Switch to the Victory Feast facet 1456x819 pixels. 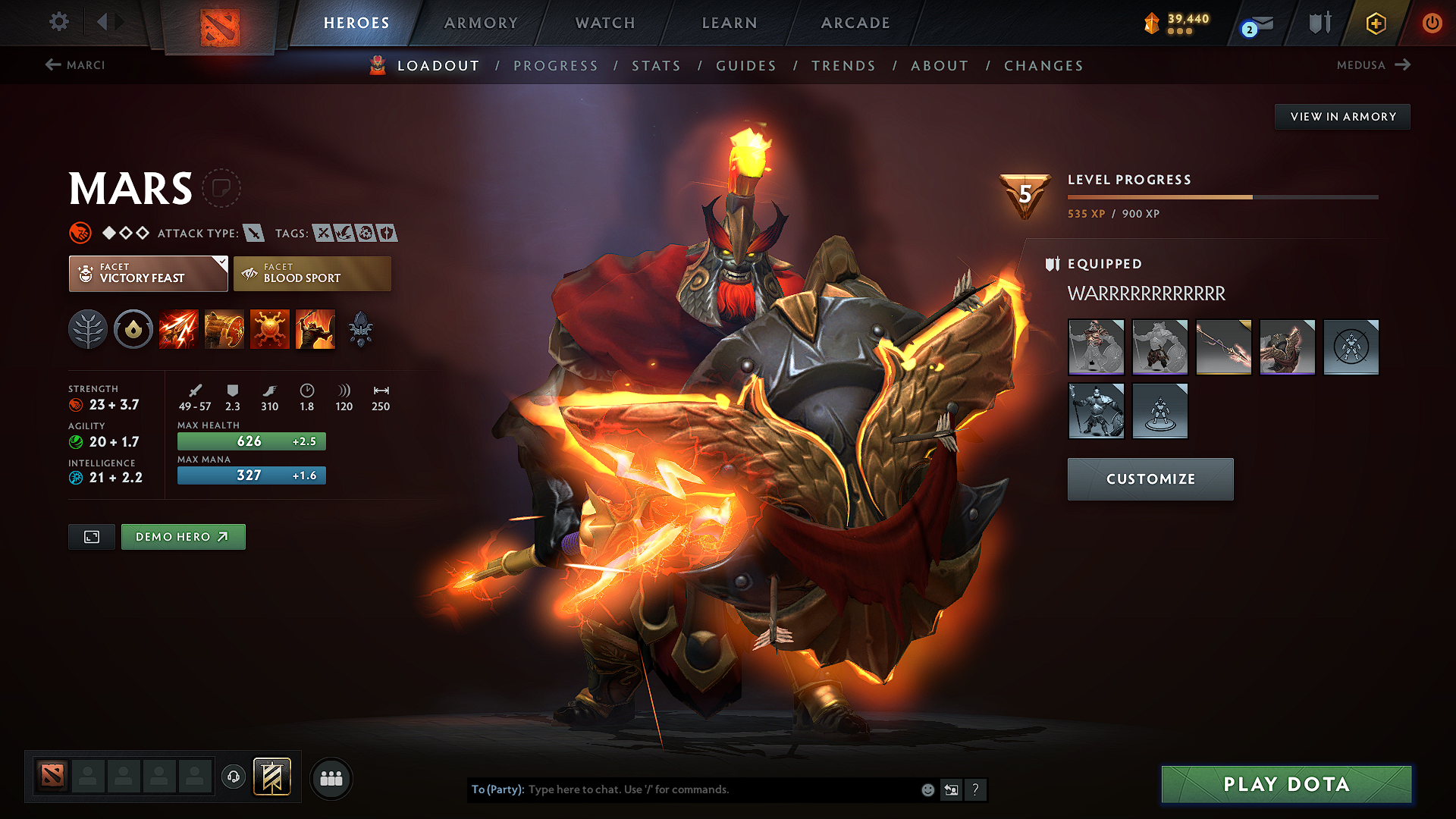click(x=148, y=273)
